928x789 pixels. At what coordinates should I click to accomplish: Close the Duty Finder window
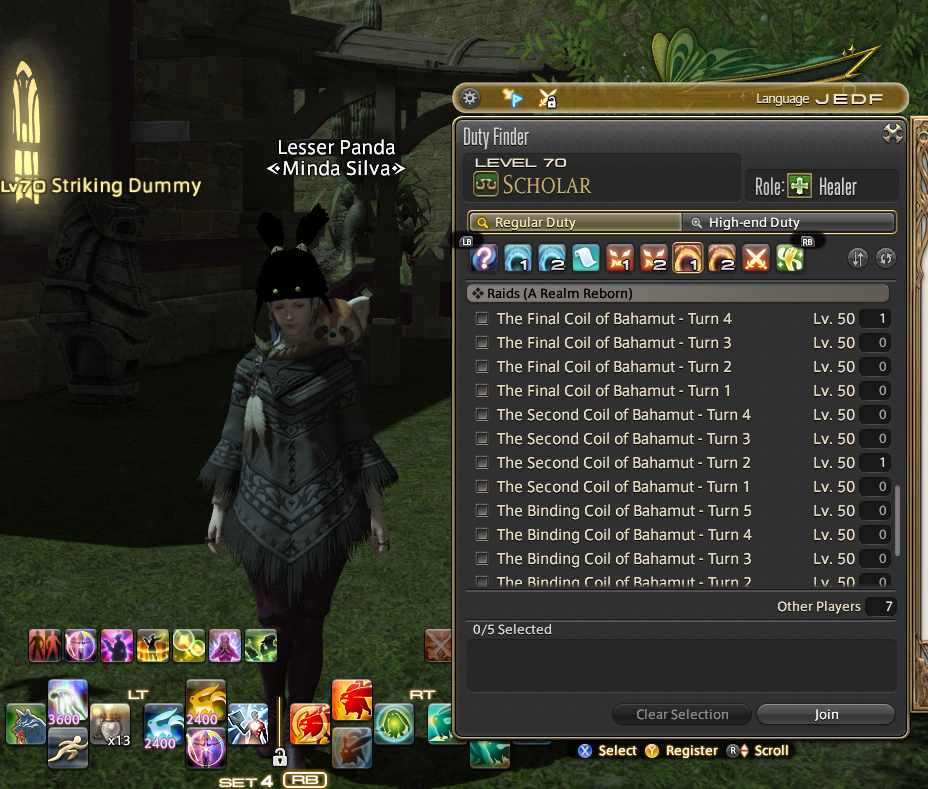tap(893, 134)
